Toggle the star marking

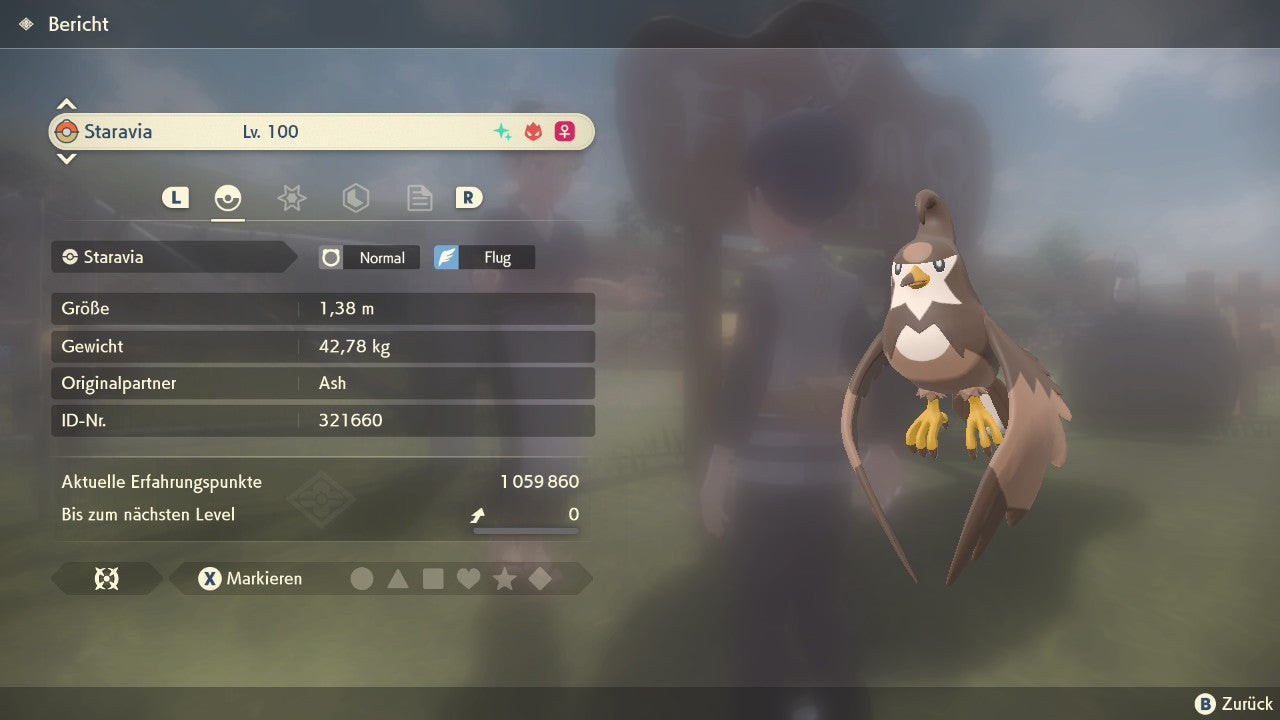click(x=504, y=579)
